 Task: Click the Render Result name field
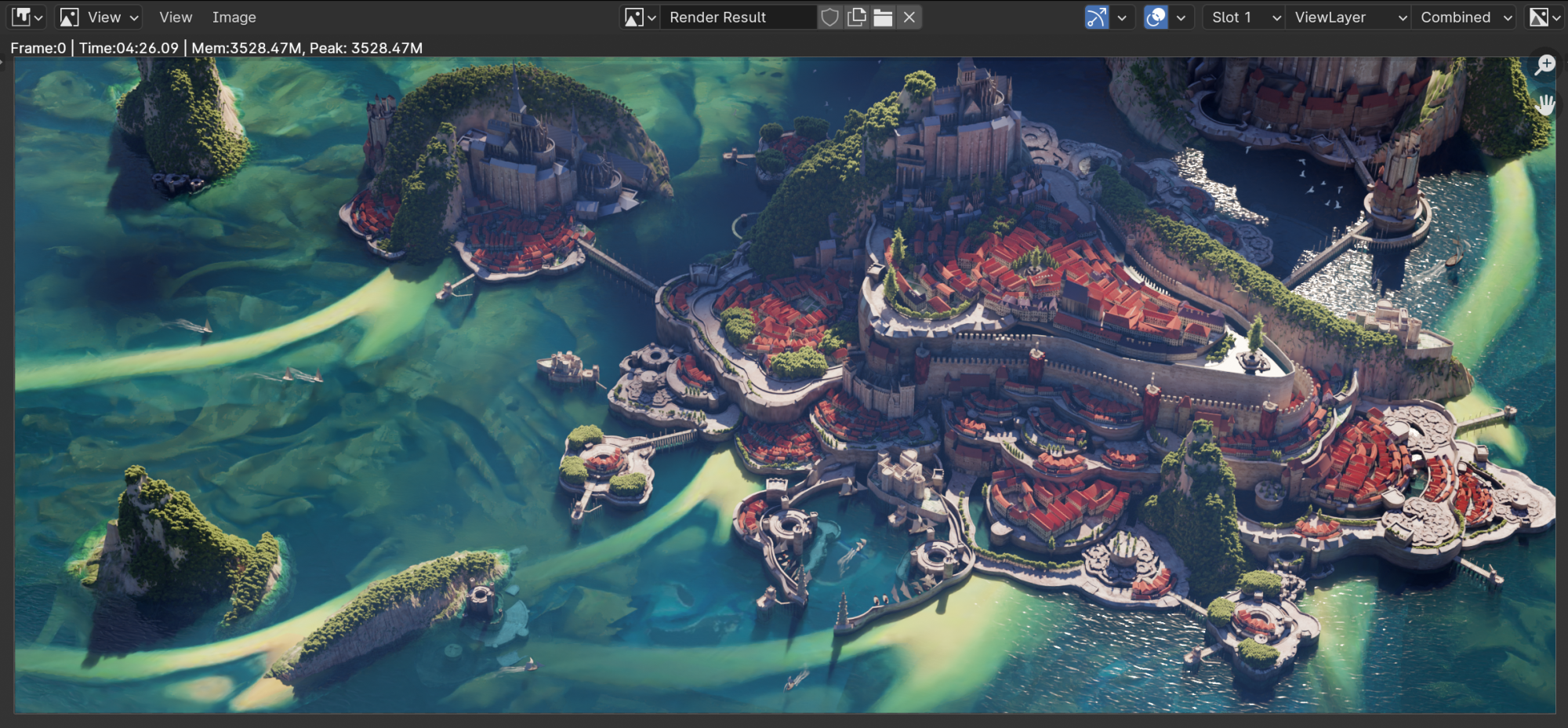pyautogui.click(x=737, y=17)
